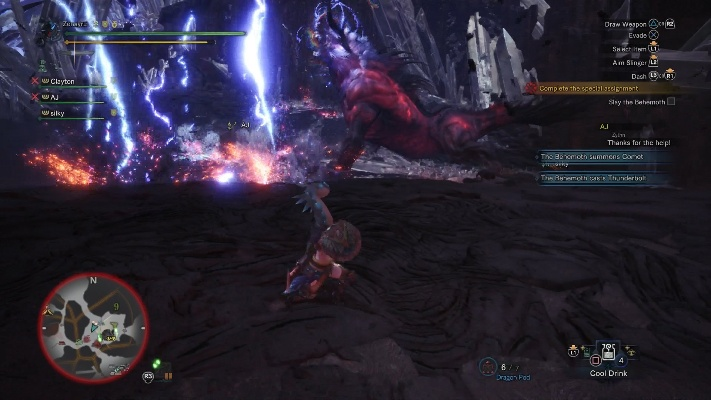
Task: Tick the Slay the Behemoth objective checkbox
Action: (671, 101)
